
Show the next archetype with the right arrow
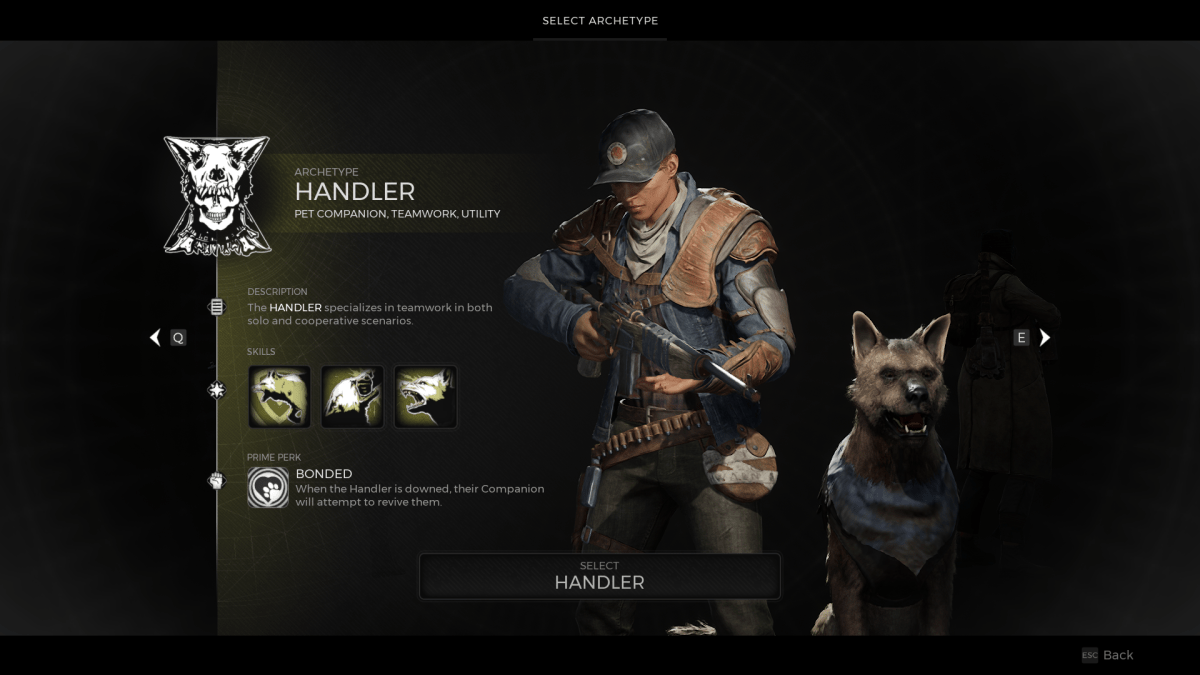pos(1045,338)
